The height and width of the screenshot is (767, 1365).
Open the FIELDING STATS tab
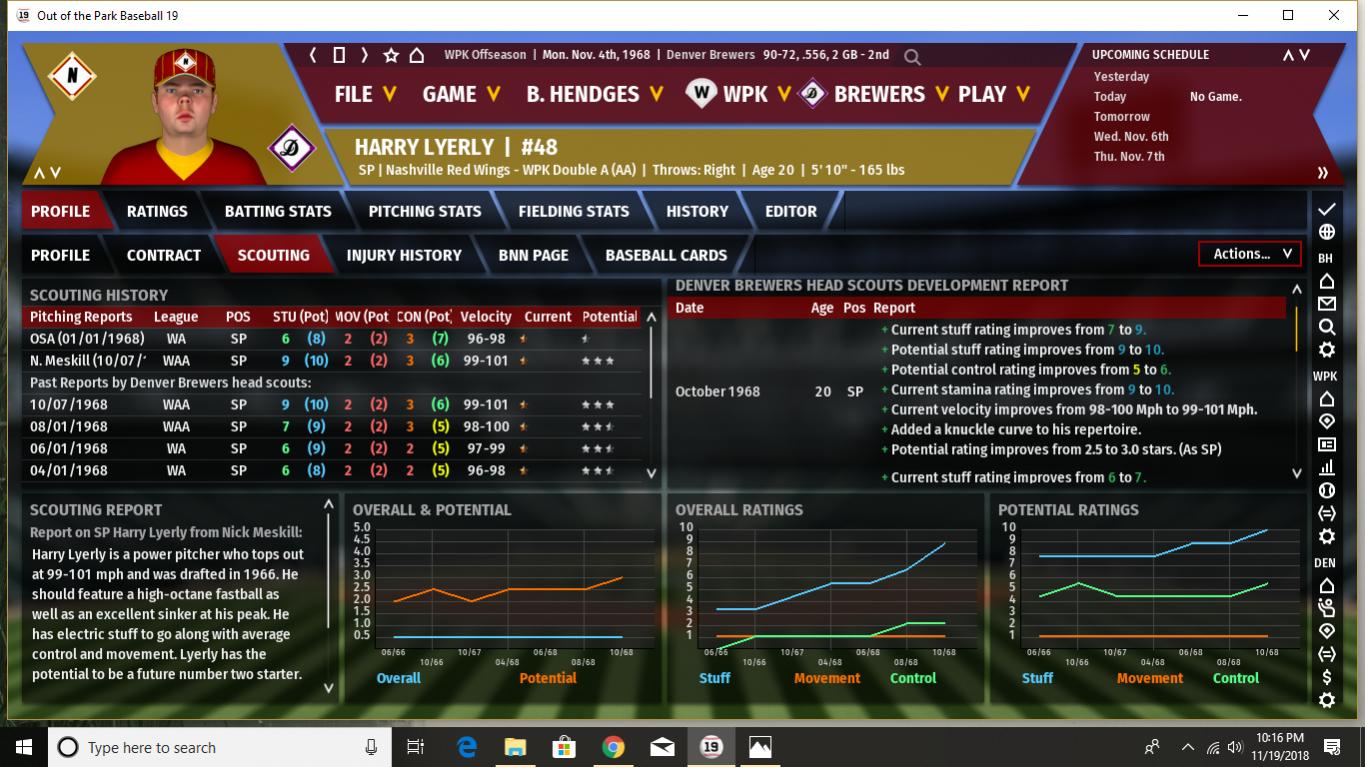click(x=574, y=211)
